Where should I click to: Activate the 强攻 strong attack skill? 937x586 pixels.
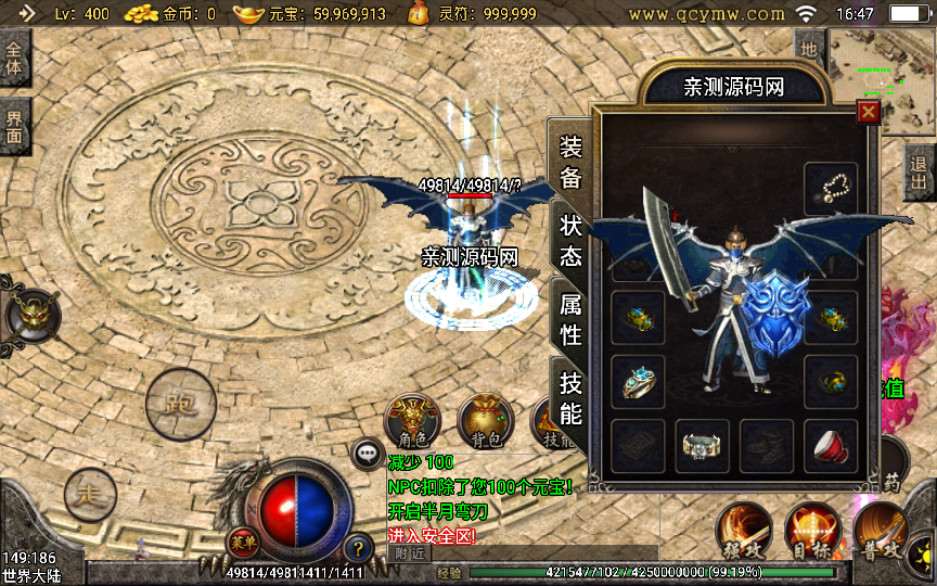(743, 531)
